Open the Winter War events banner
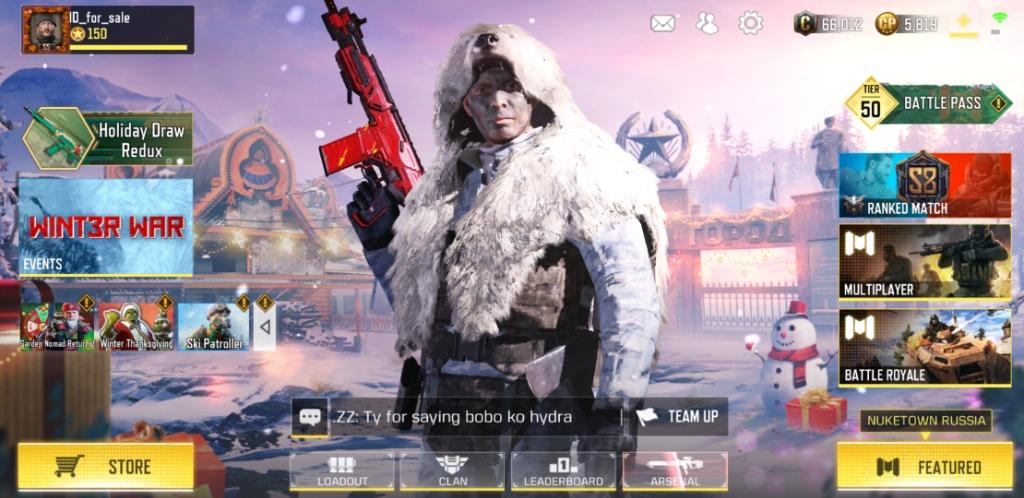 [105, 226]
